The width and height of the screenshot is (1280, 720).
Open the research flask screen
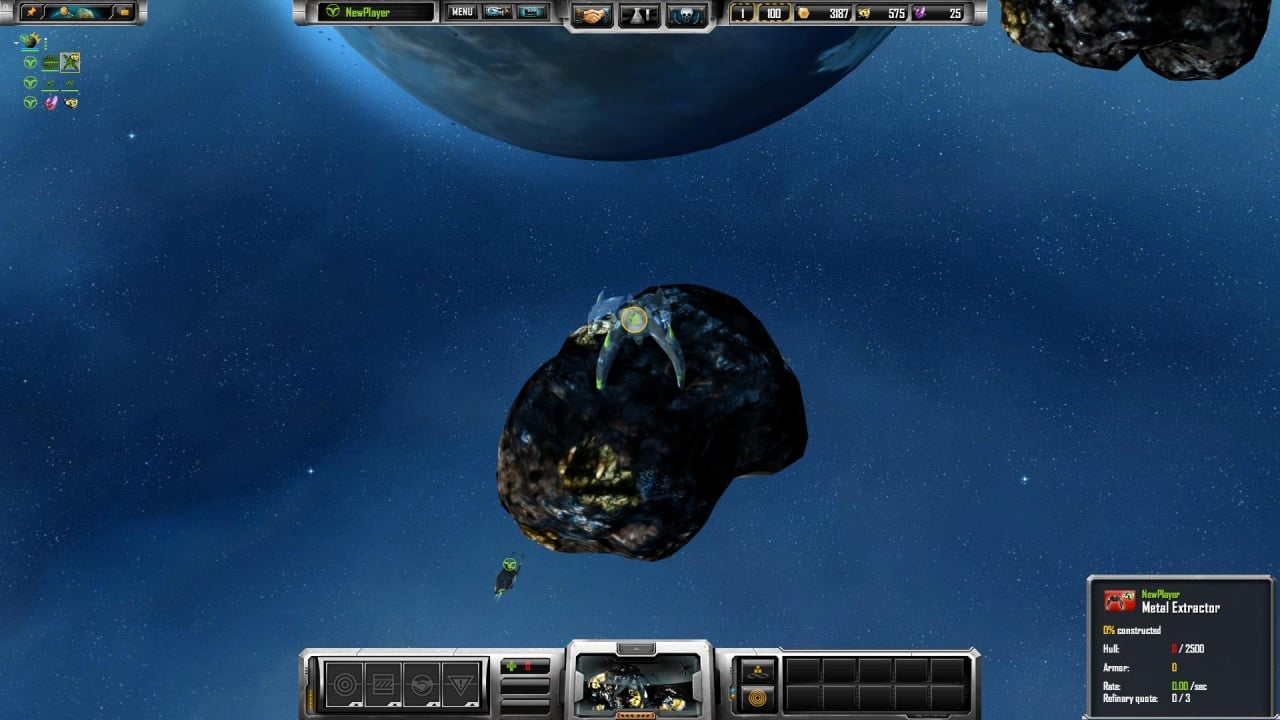click(x=639, y=15)
